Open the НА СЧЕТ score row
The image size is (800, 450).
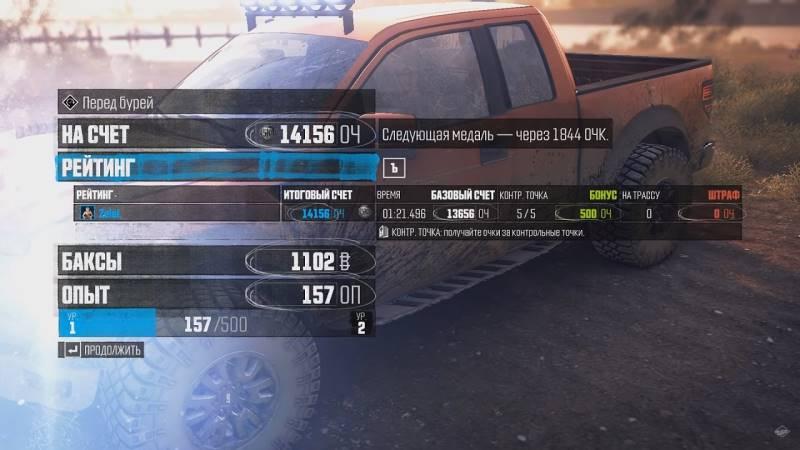click(216, 133)
